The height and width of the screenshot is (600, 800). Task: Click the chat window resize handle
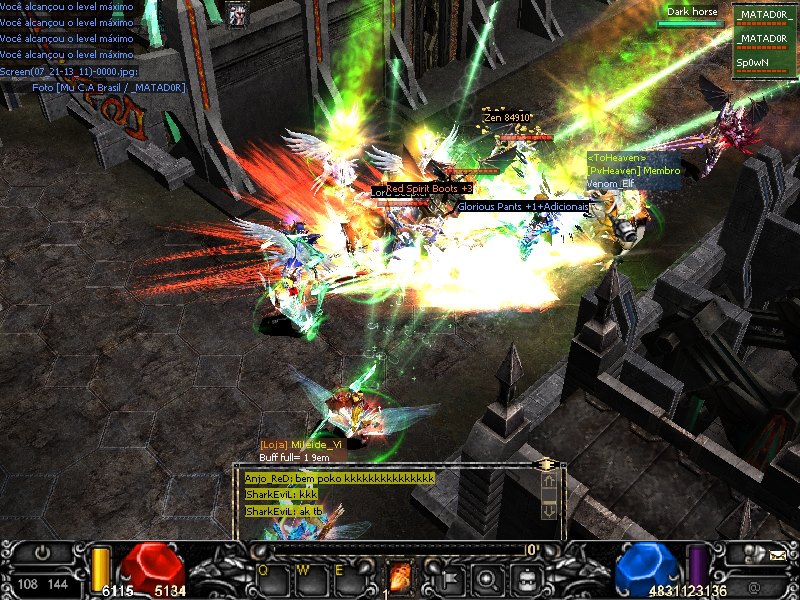pos(546,465)
